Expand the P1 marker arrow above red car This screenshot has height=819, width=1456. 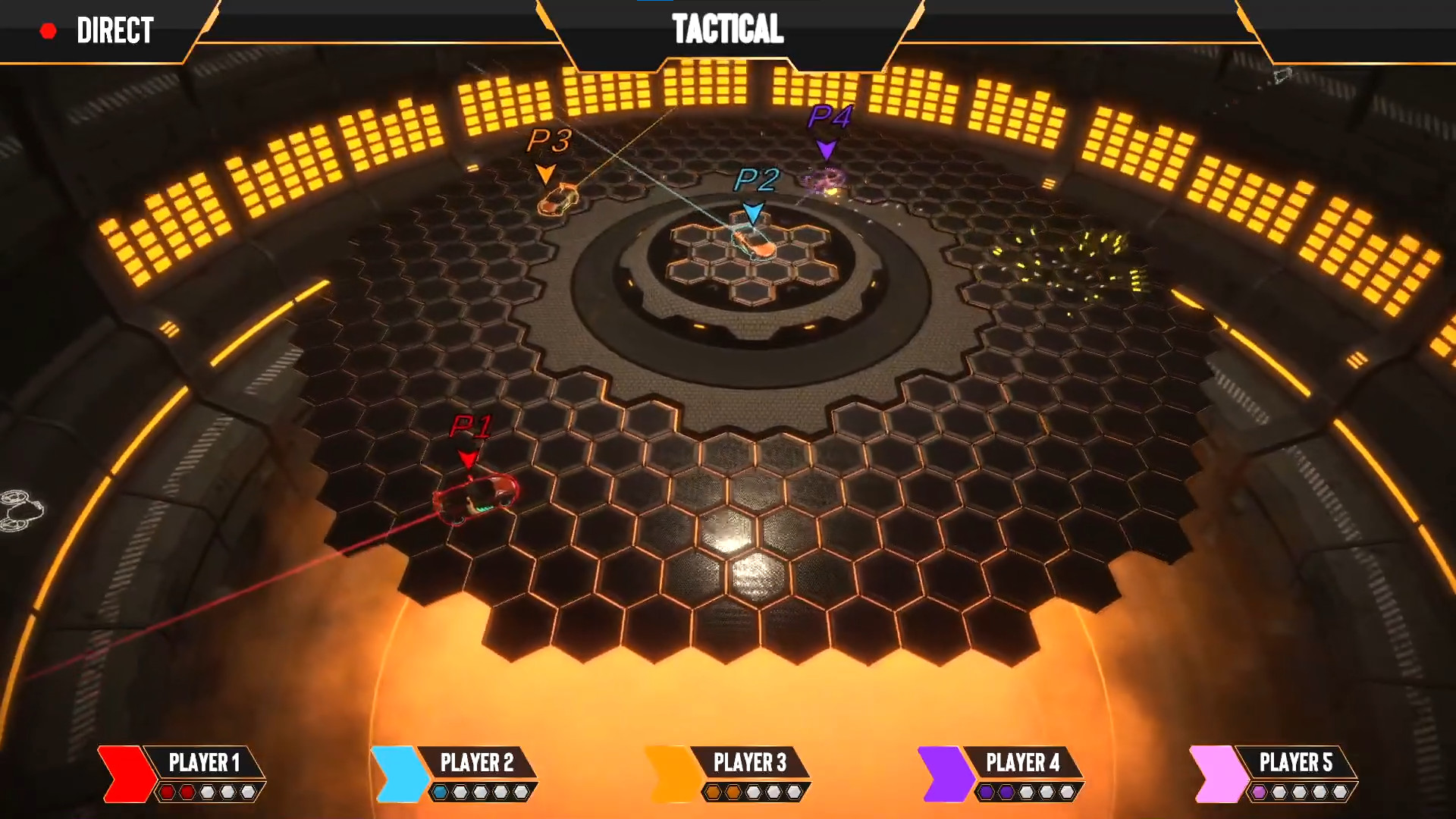click(x=467, y=459)
